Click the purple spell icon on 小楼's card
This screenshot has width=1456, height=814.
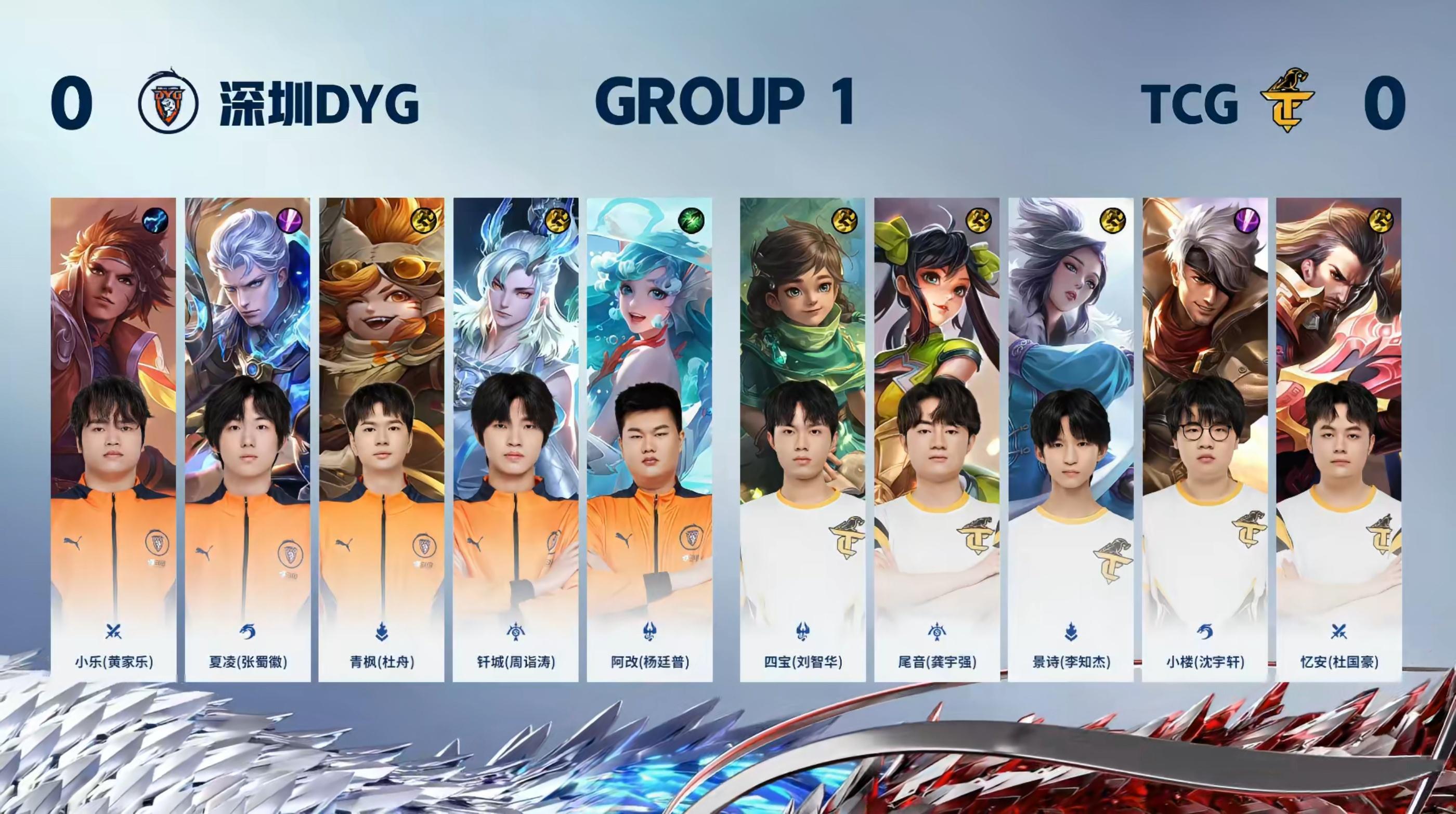click(x=1247, y=221)
